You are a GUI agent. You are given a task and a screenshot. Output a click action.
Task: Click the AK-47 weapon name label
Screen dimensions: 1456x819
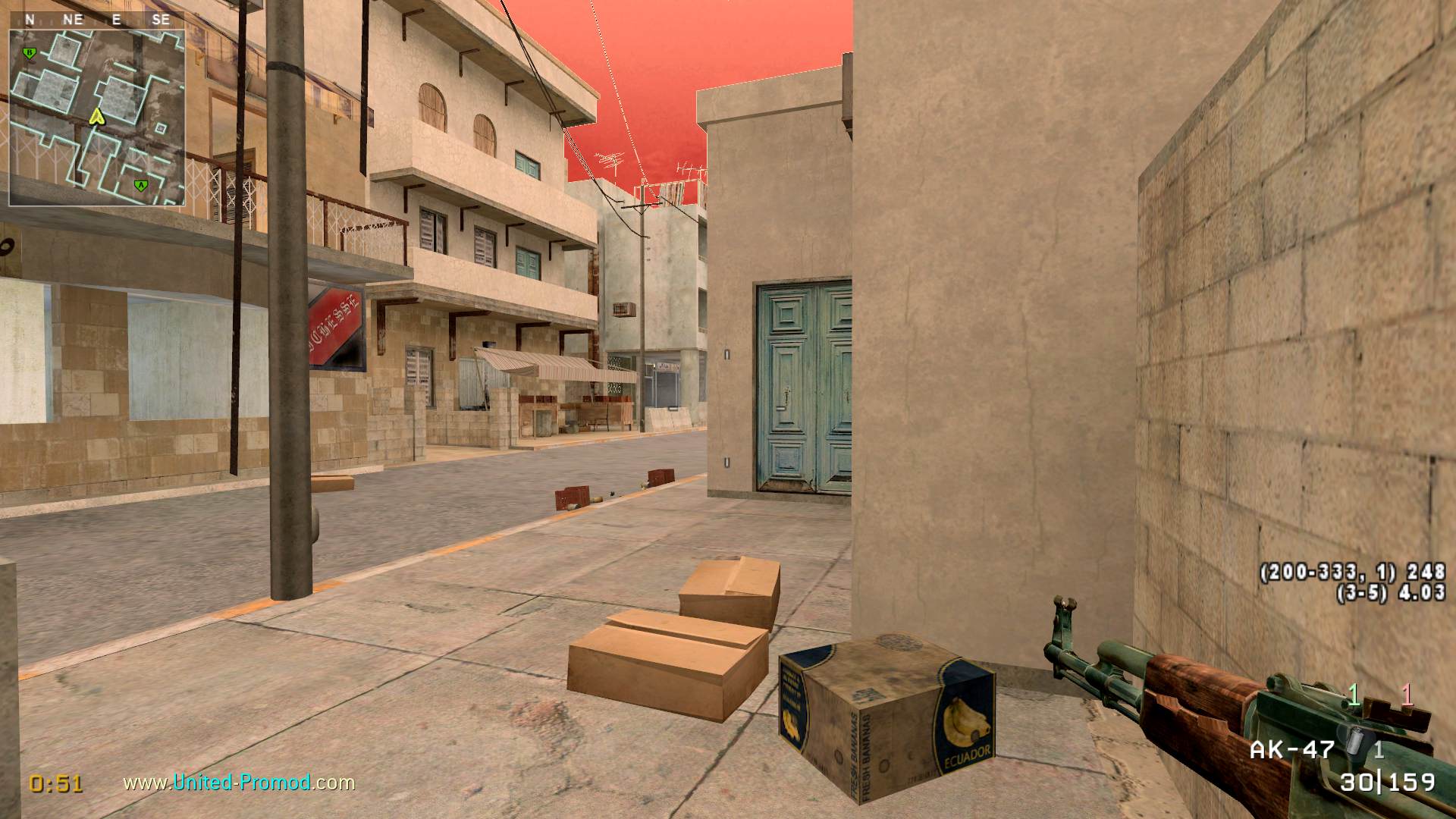[x=1291, y=749]
